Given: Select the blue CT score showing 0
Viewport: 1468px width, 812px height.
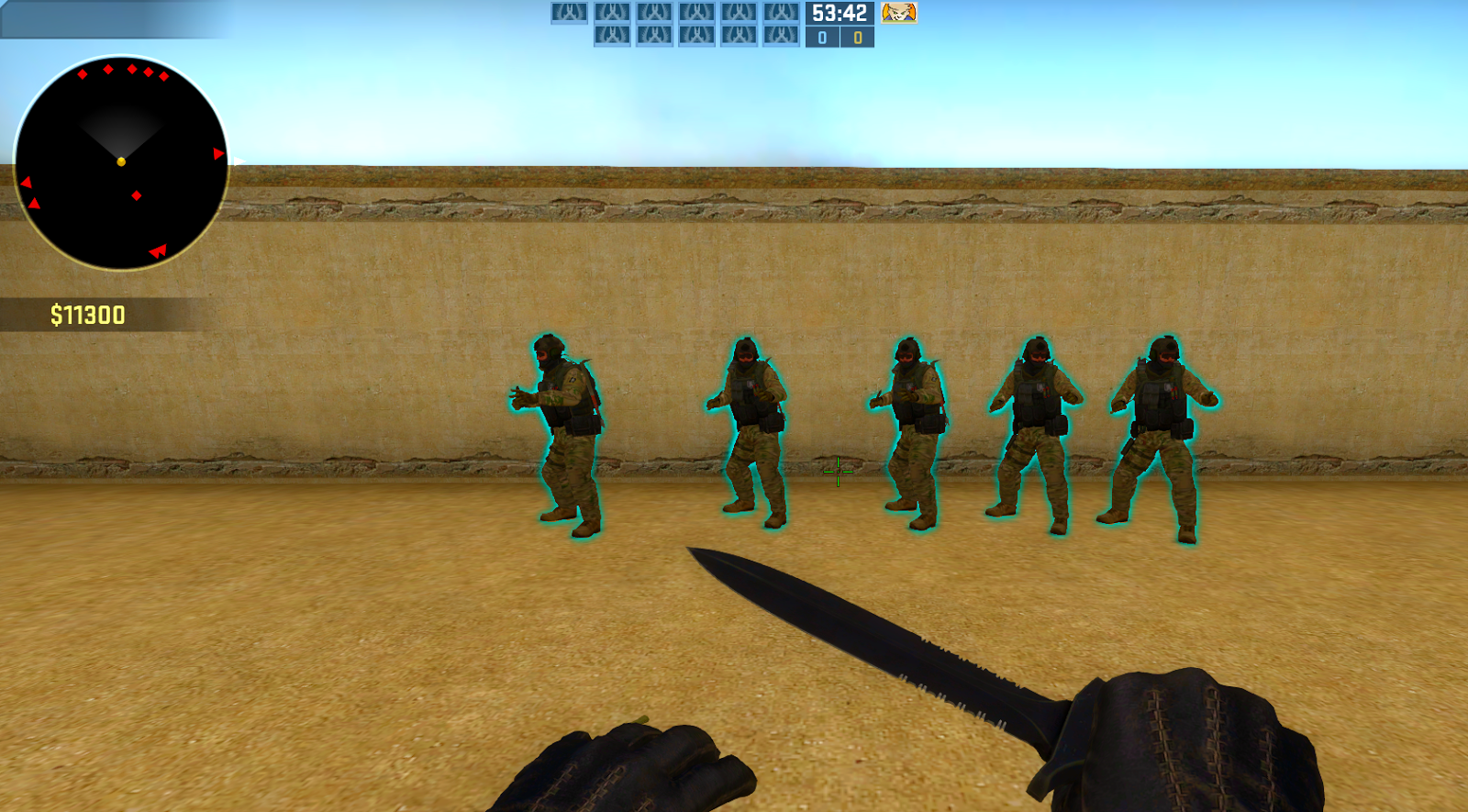Looking at the screenshot, I should 823,39.
